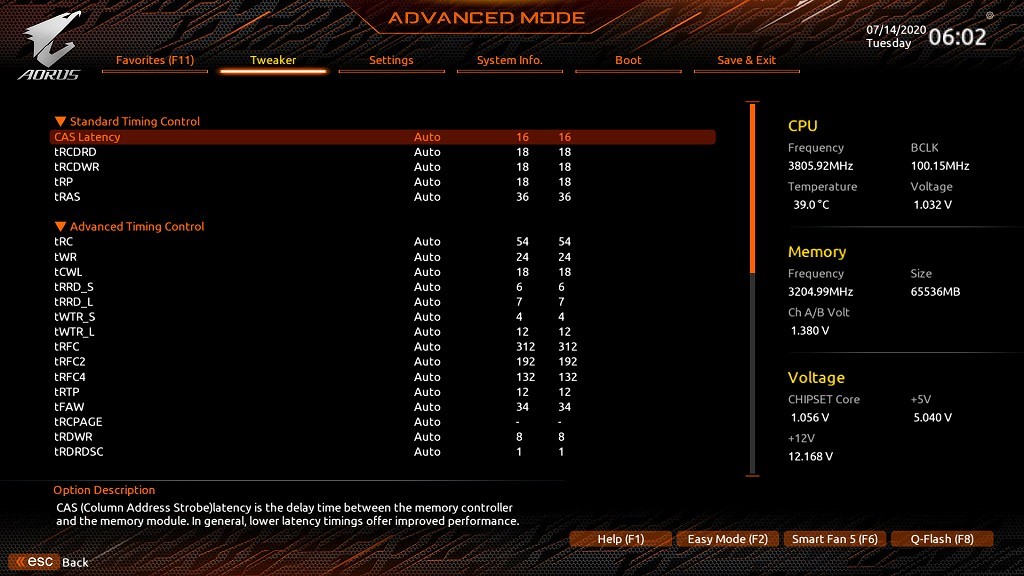Select the tRAS timing row
The height and width of the screenshot is (576, 1024).
[x=67, y=197]
